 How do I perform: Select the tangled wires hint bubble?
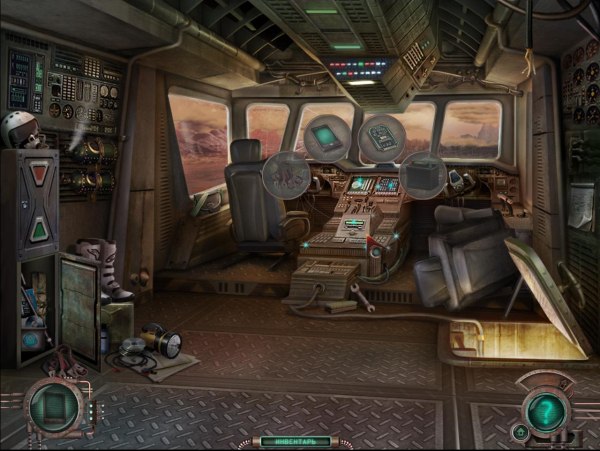click(285, 177)
